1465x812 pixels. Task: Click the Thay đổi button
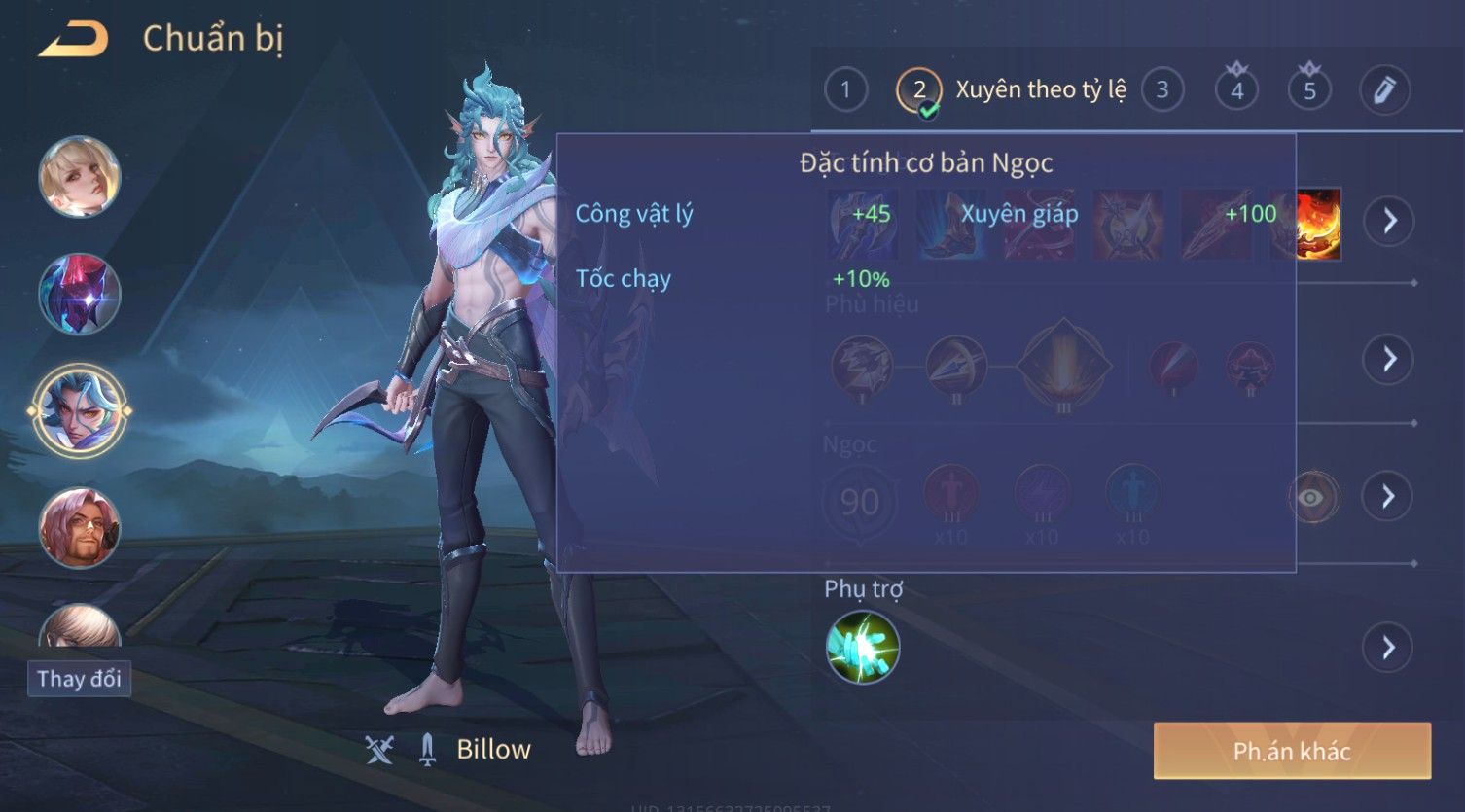pyautogui.click(x=79, y=678)
